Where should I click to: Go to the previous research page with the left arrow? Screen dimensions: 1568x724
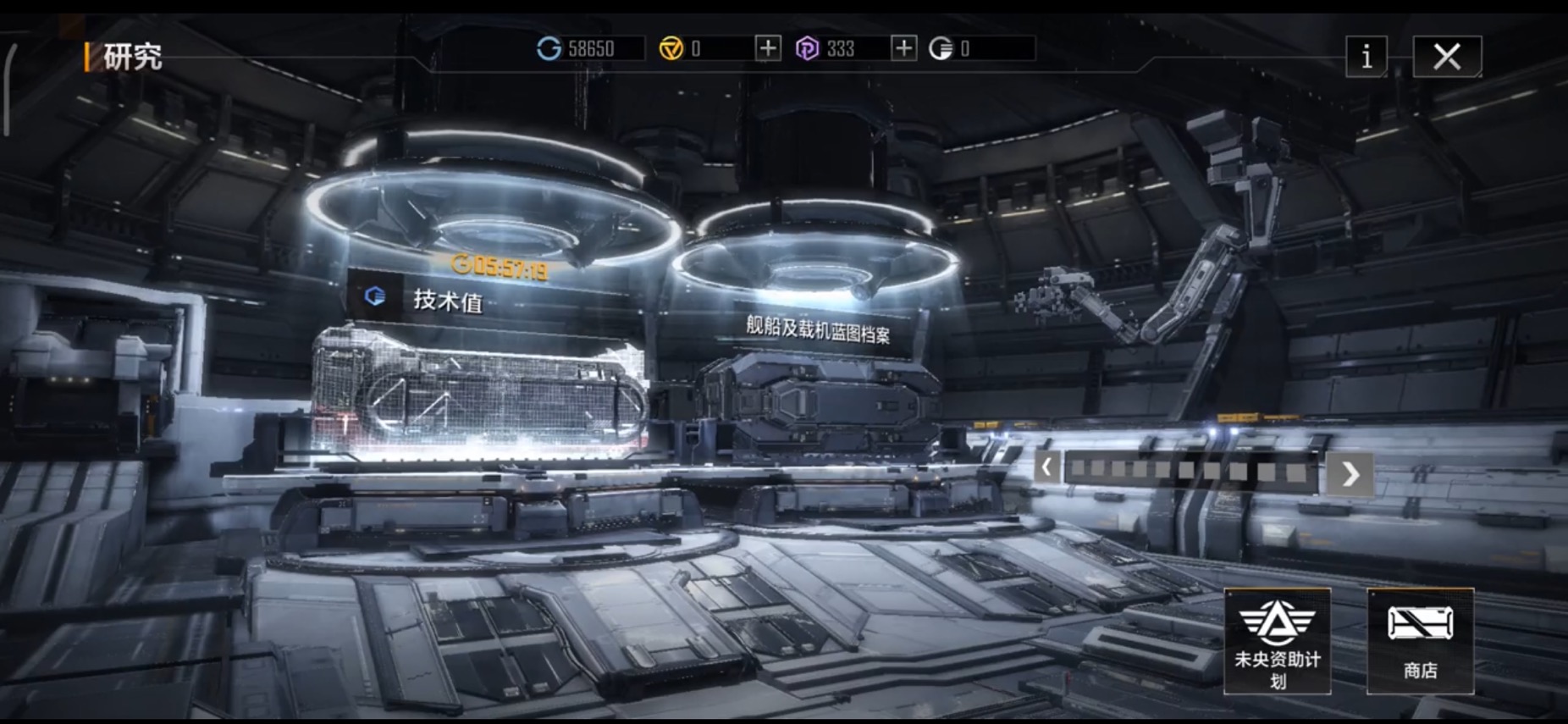click(1047, 467)
